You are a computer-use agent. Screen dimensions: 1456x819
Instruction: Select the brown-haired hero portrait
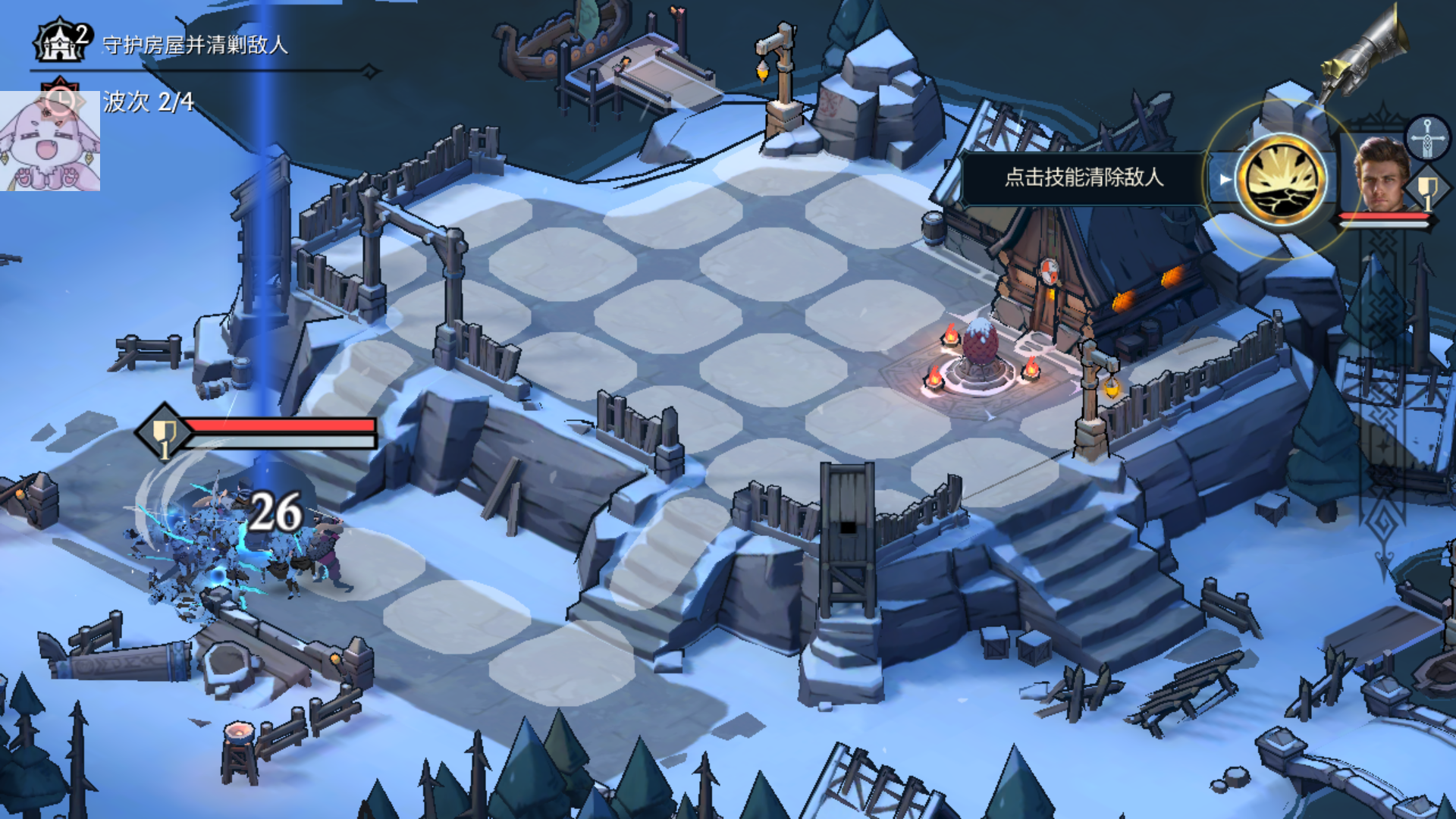(x=1381, y=176)
